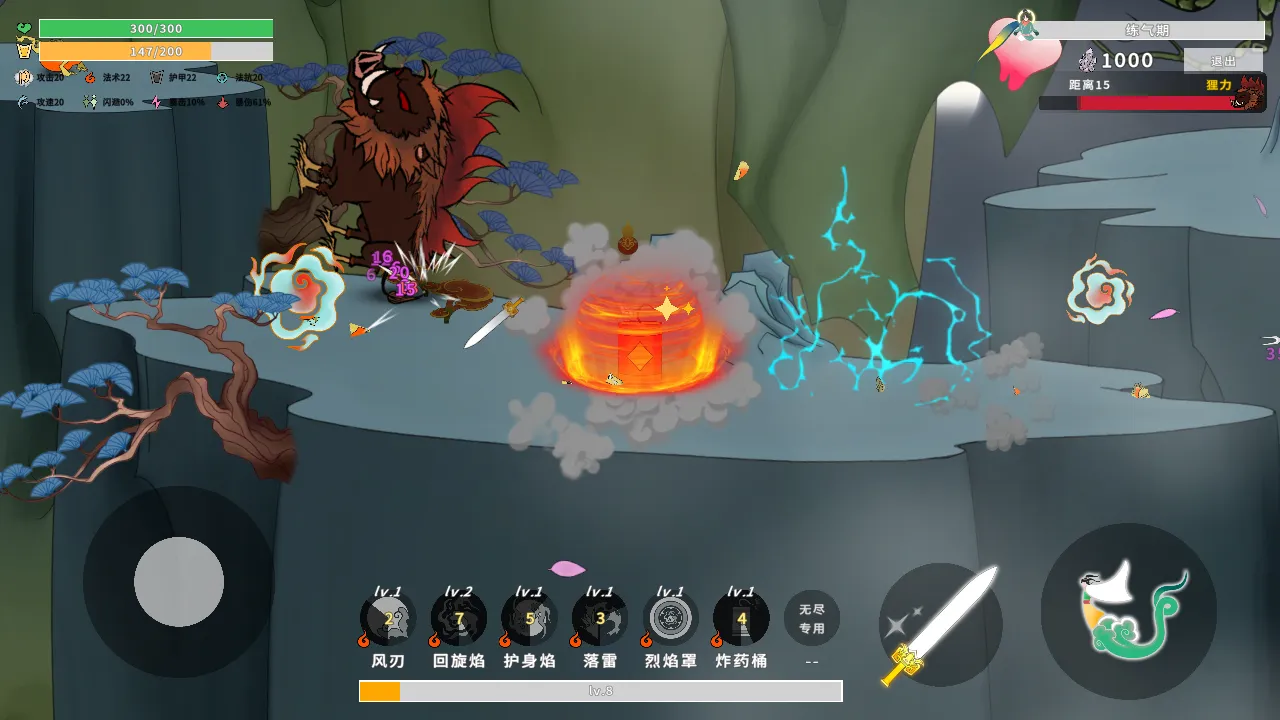
Task: Use the 炸药桶 explosive barrel skill
Action: pos(741,619)
